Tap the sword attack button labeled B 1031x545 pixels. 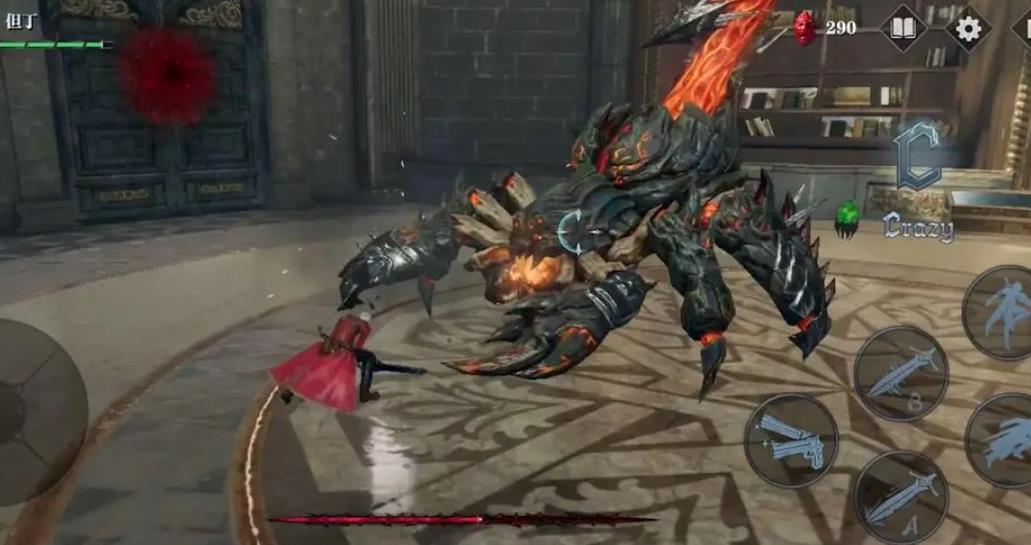click(901, 373)
